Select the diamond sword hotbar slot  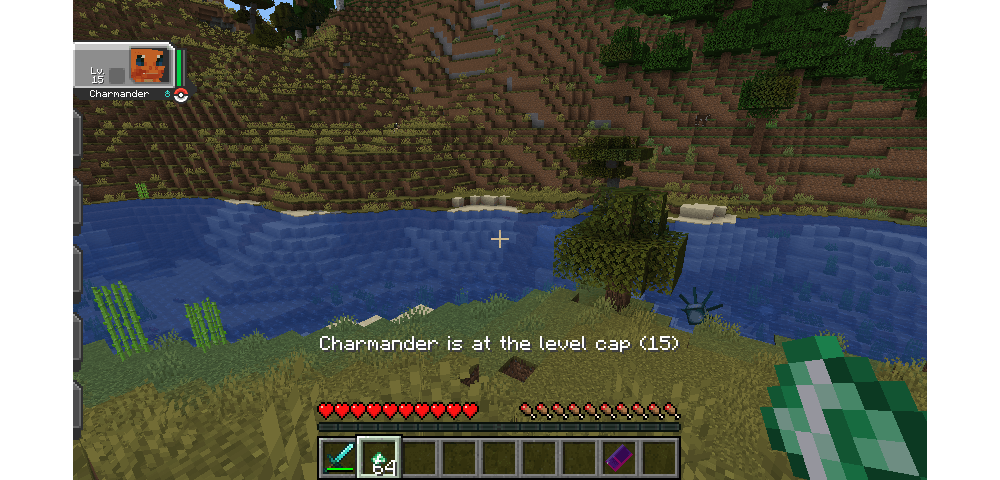(339, 457)
